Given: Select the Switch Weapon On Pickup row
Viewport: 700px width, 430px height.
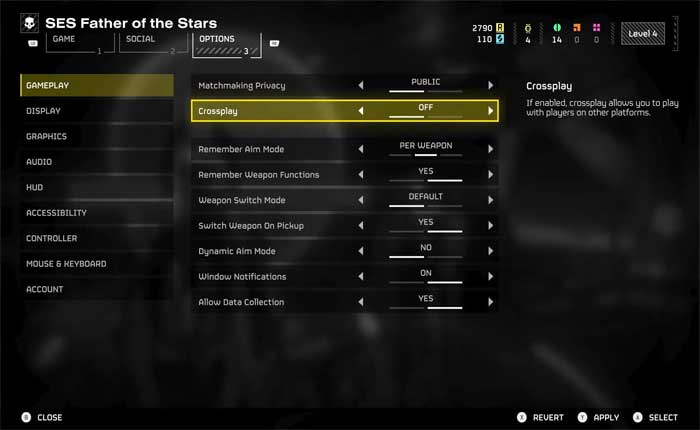Looking at the screenshot, I should [x=270, y=226].
